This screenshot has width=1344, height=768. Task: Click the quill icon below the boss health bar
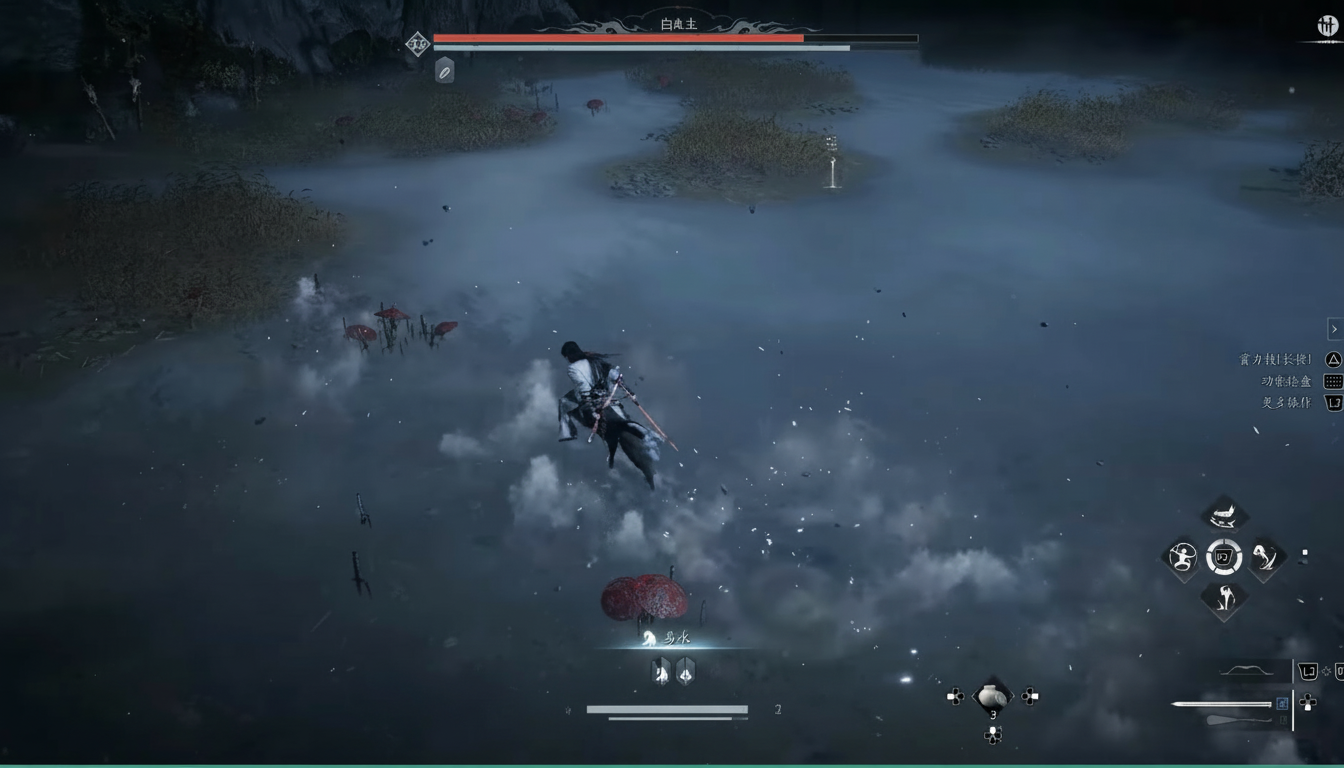(444, 70)
